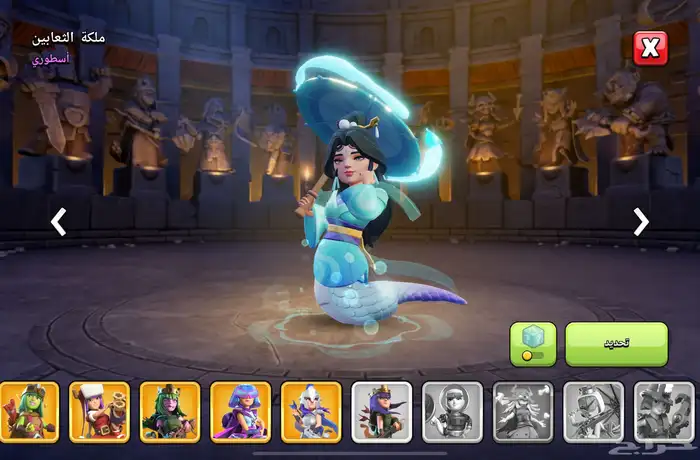This screenshot has height=460, width=700.
Task: Choose the Santa hat queen skin thumbnail
Action: click(99, 411)
